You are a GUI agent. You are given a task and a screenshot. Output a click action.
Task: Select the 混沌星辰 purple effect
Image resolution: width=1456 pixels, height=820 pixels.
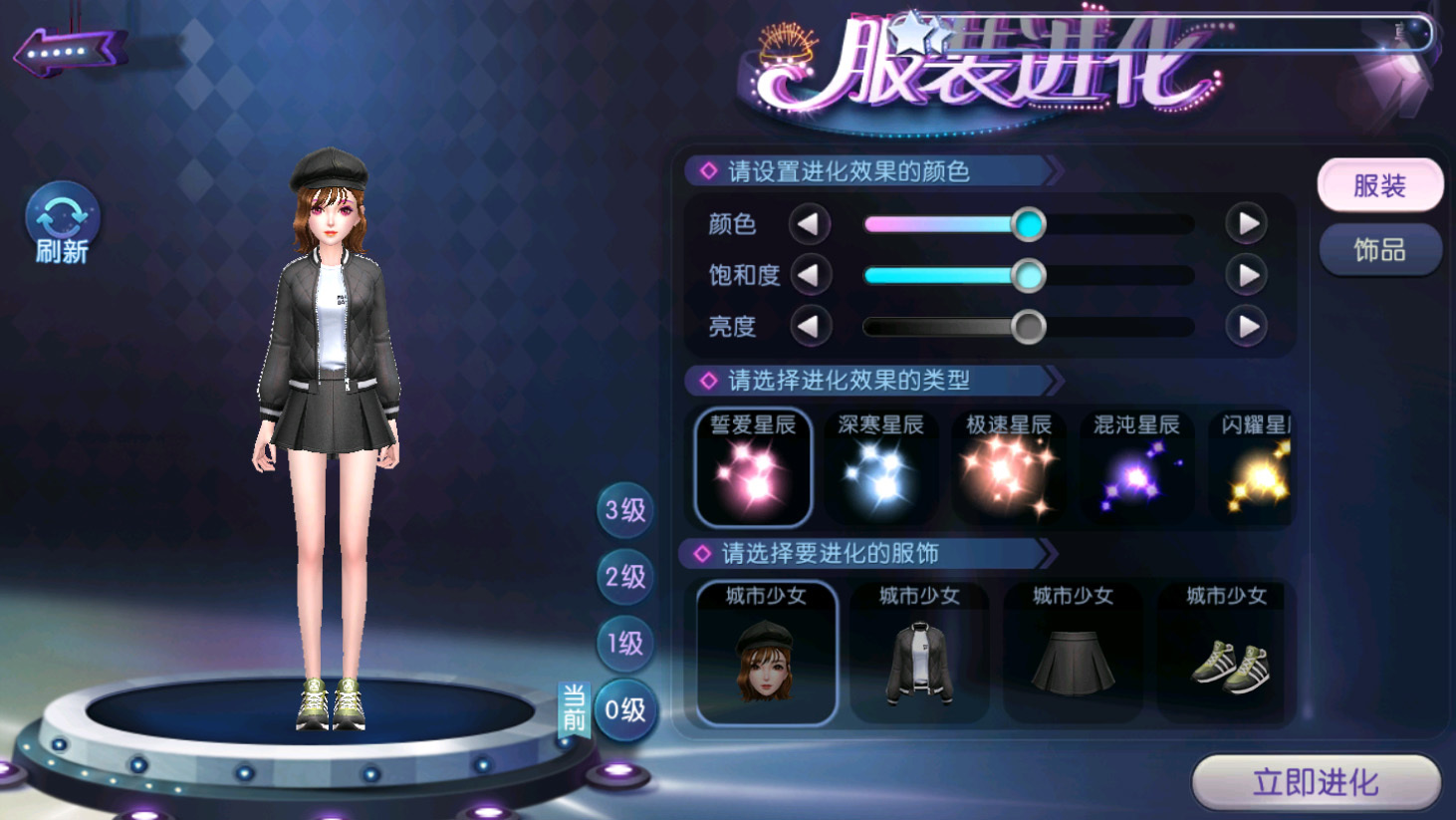coord(1136,467)
